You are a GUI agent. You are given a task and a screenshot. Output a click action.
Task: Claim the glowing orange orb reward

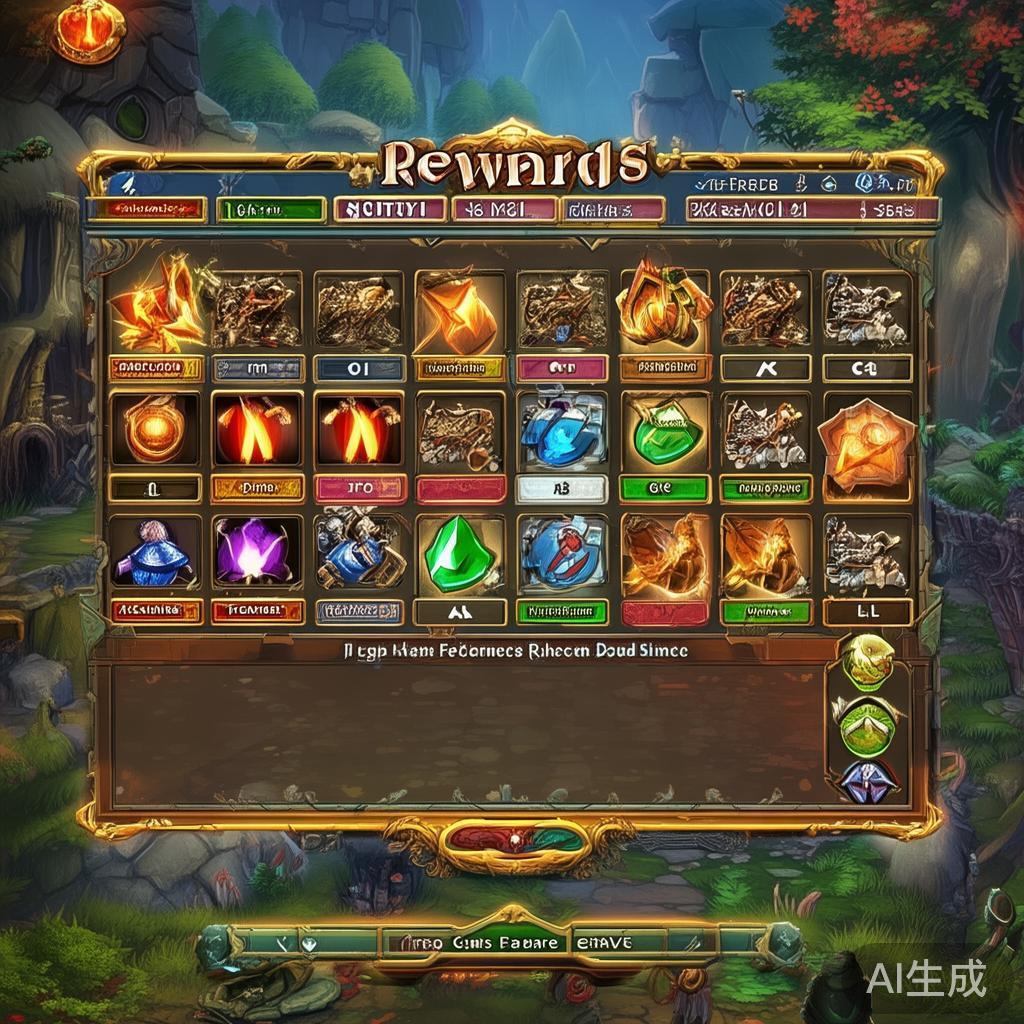coord(154,430)
